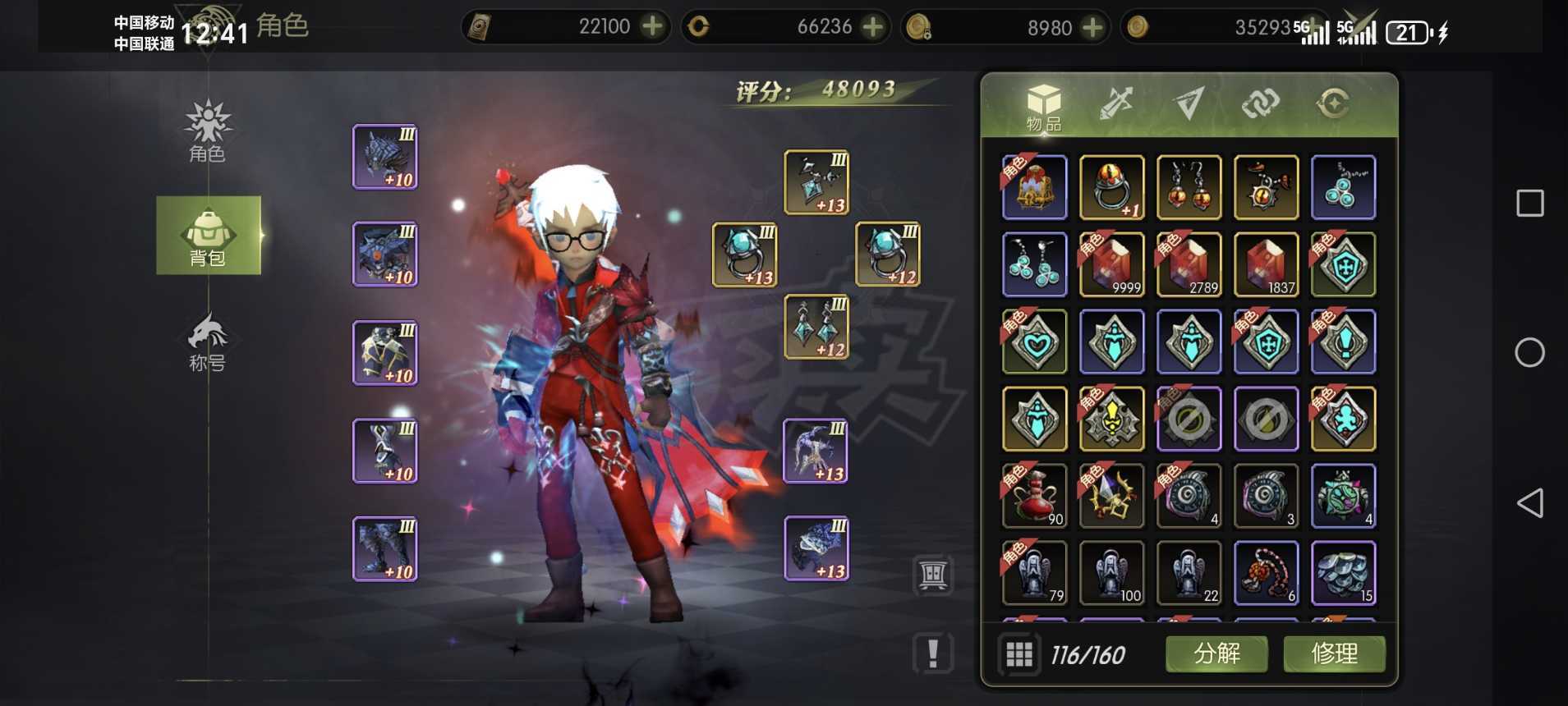Tap the plus beside the 66236 currency
1568x706 pixels.
[873, 25]
